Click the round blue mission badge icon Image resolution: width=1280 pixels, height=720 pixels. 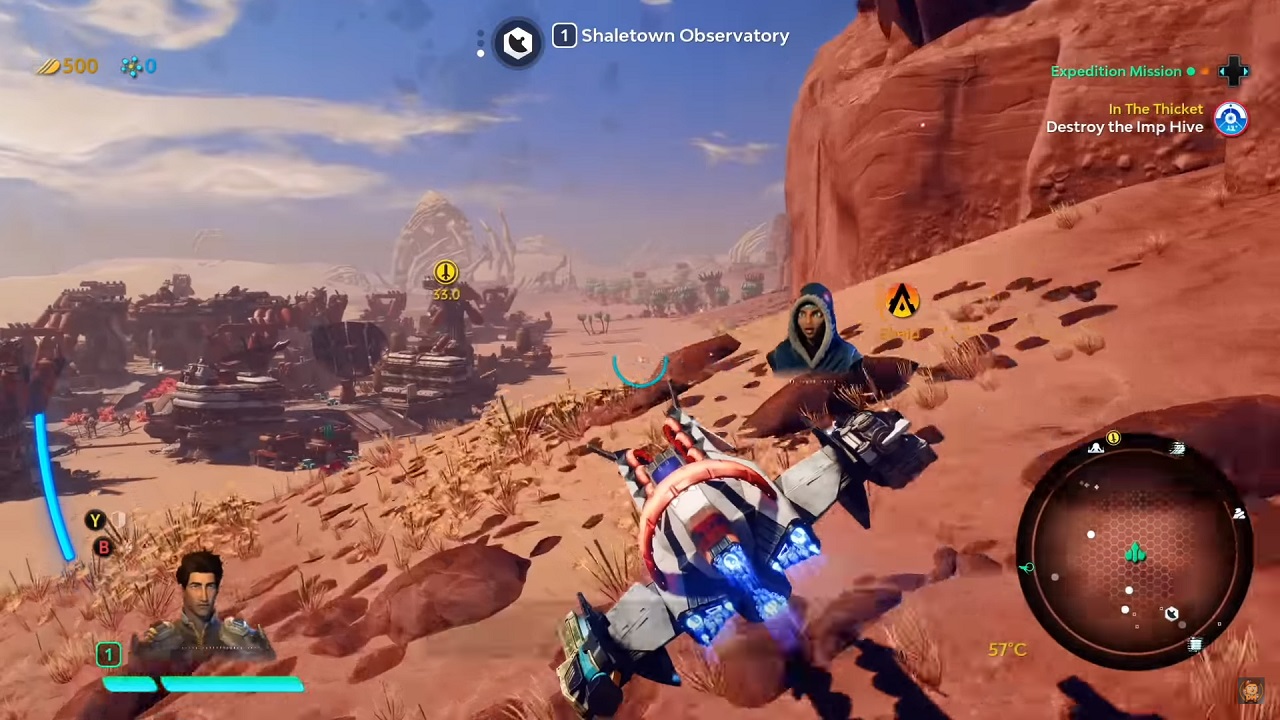click(1231, 119)
